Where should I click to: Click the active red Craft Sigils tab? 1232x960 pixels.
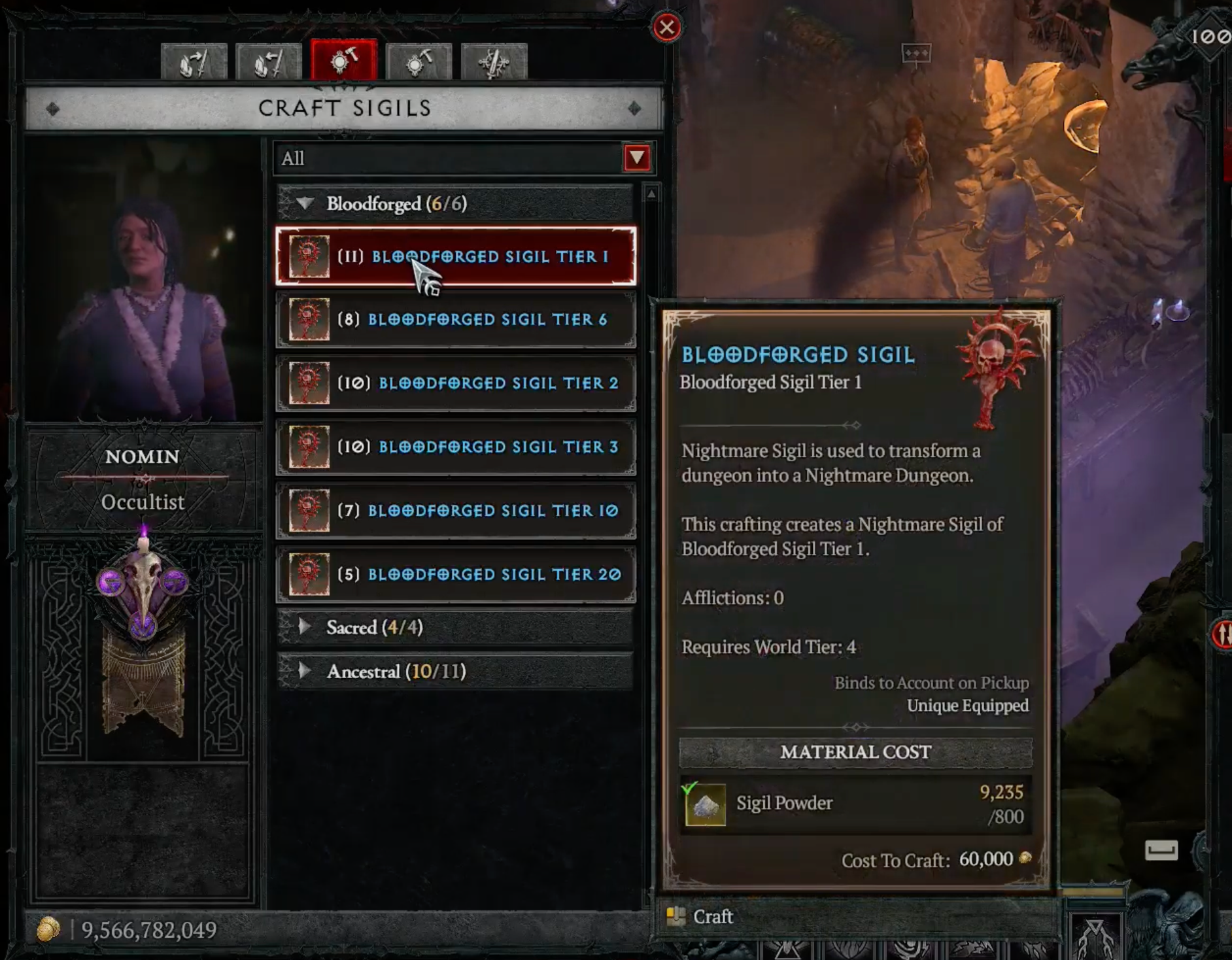coord(344,61)
